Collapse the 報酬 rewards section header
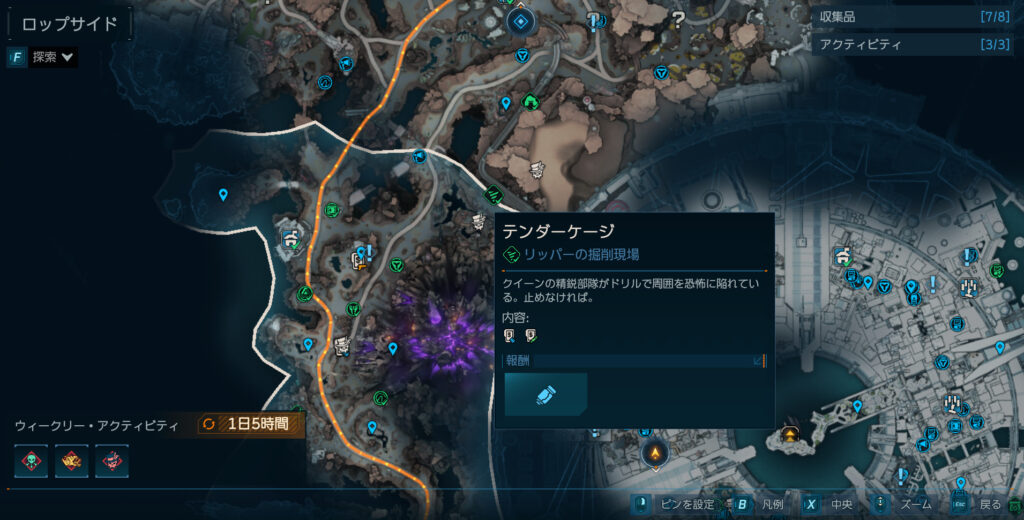This screenshot has height=520, width=1024. point(635,360)
